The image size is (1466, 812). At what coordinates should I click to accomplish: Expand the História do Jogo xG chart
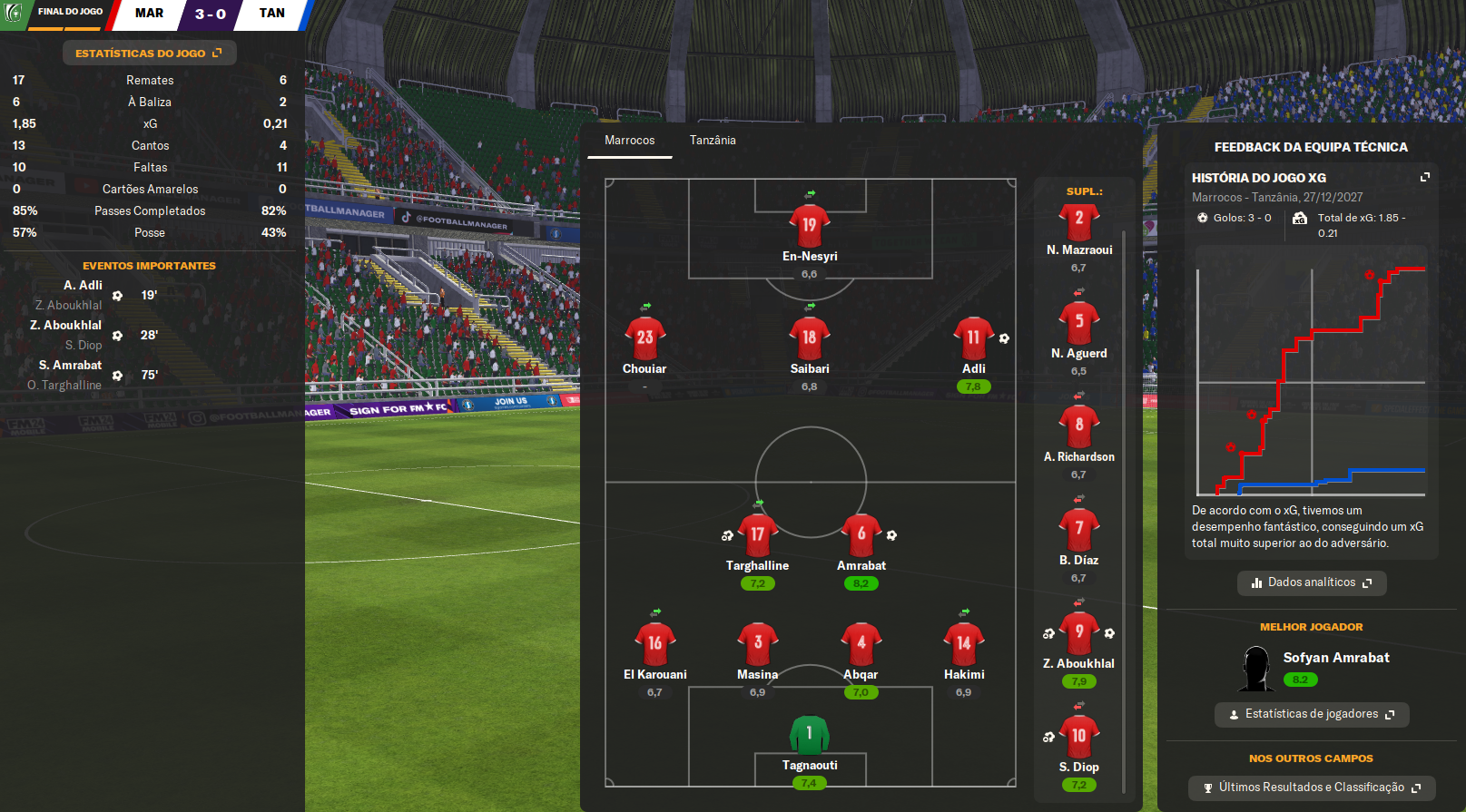click(x=1424, y=178)
